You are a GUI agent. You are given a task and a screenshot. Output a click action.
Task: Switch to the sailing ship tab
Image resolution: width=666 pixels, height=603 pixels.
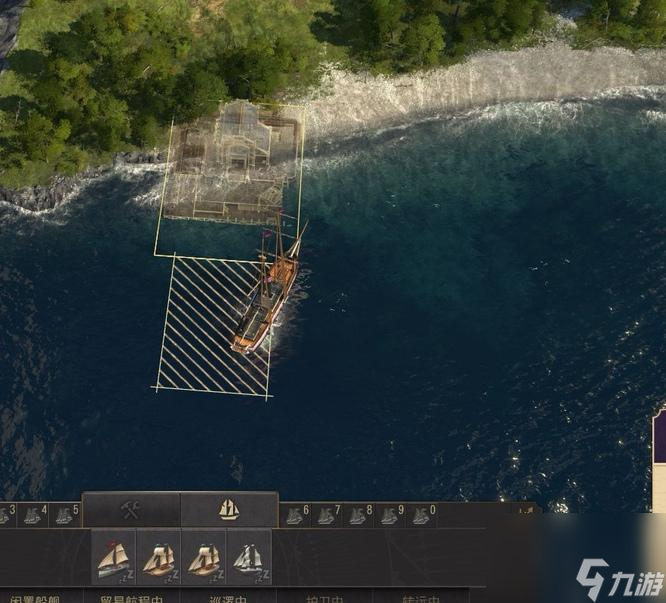coord(229,510)
